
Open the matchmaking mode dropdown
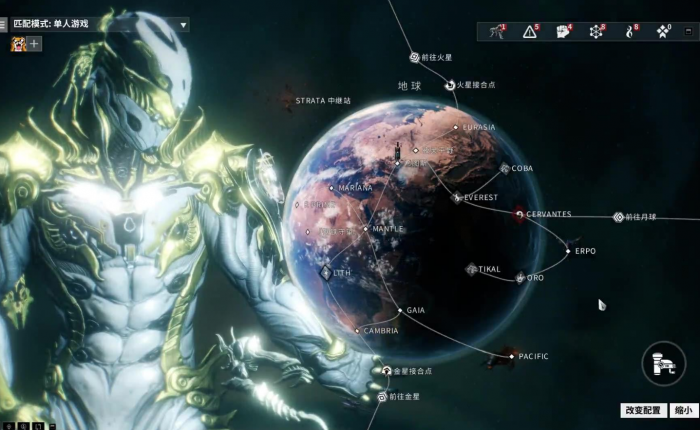pyautogui.click(x=184, y=25)
